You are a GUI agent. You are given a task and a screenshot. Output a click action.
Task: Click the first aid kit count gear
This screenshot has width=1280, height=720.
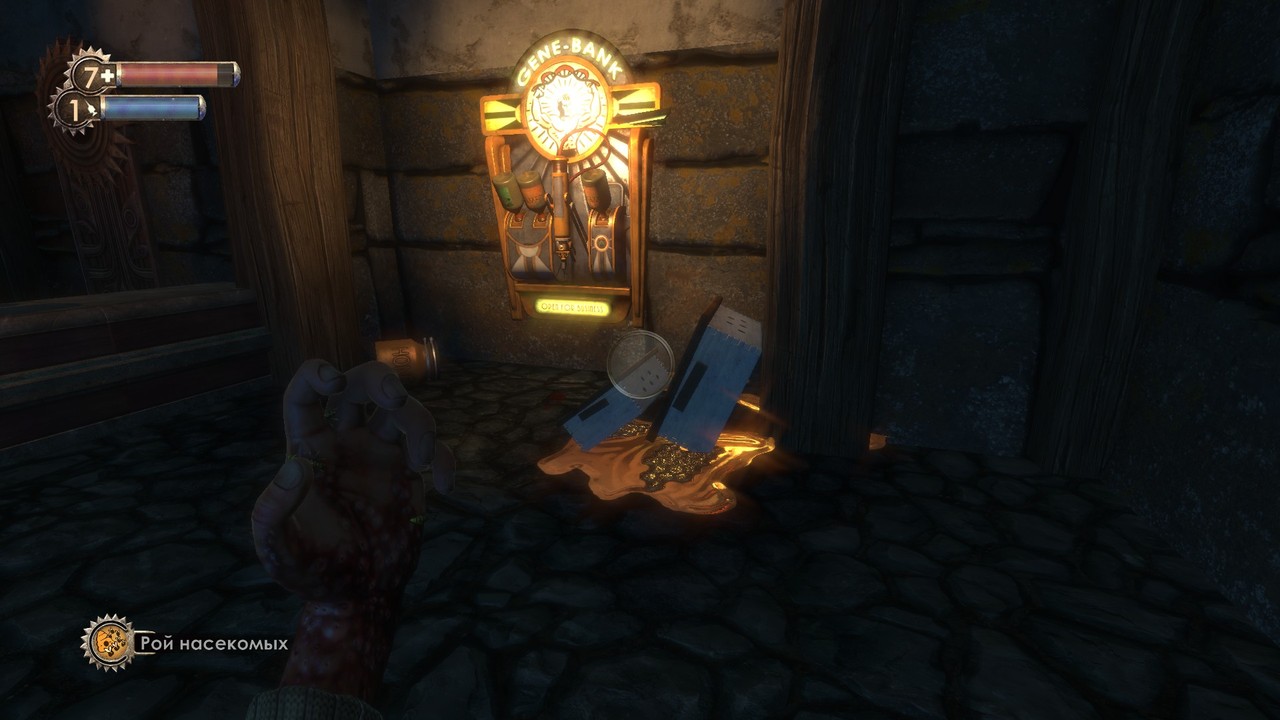[x=91, y=74]
